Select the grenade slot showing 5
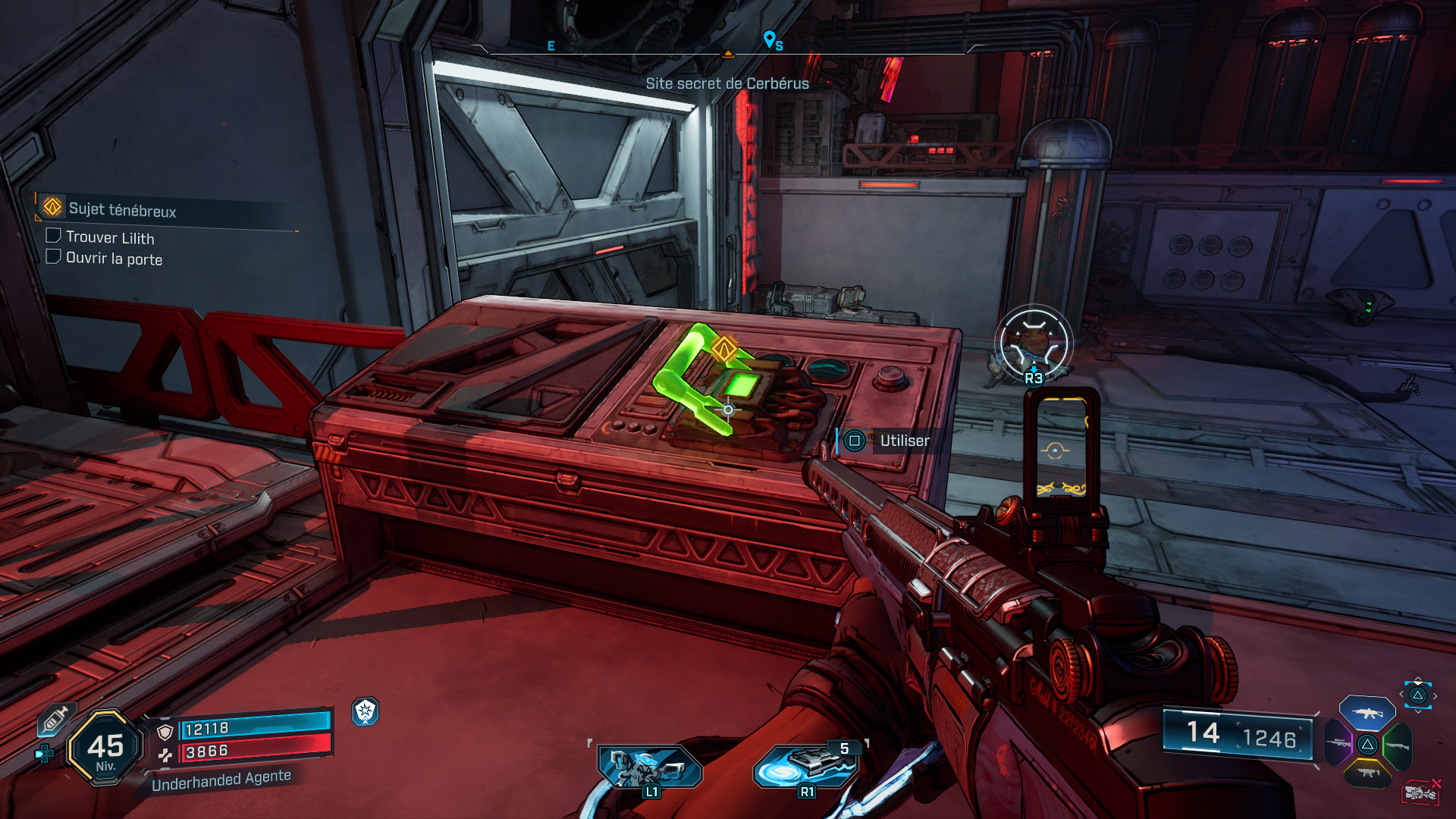 807,764
